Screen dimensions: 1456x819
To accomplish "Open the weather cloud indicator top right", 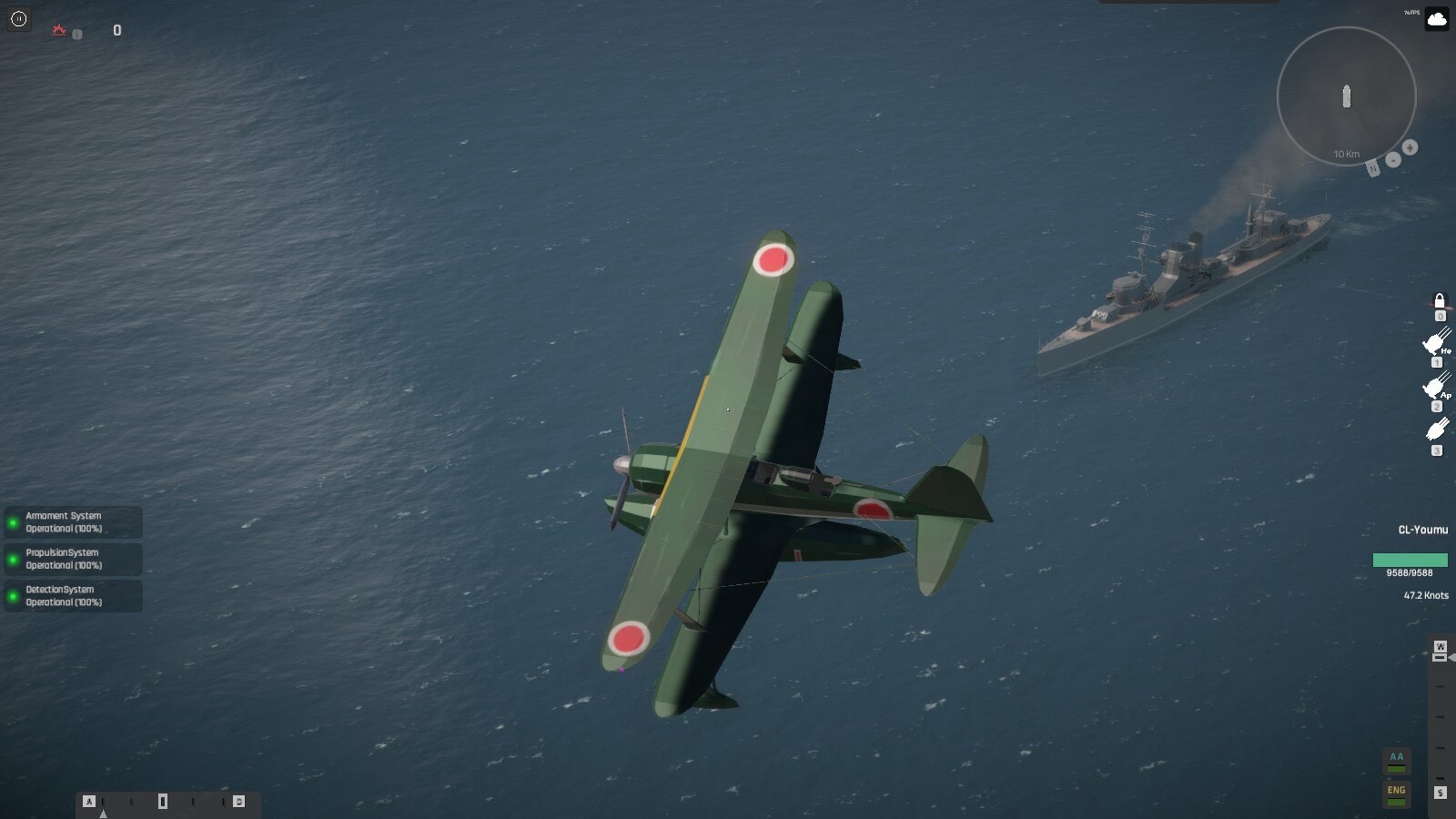I will coord(1436,20).
